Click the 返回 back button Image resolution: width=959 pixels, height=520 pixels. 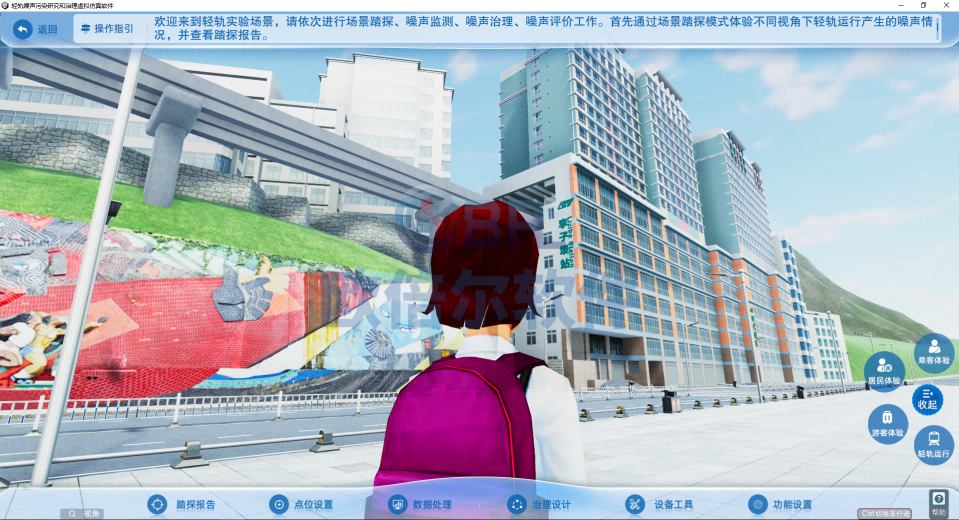(x=36, y=29)
